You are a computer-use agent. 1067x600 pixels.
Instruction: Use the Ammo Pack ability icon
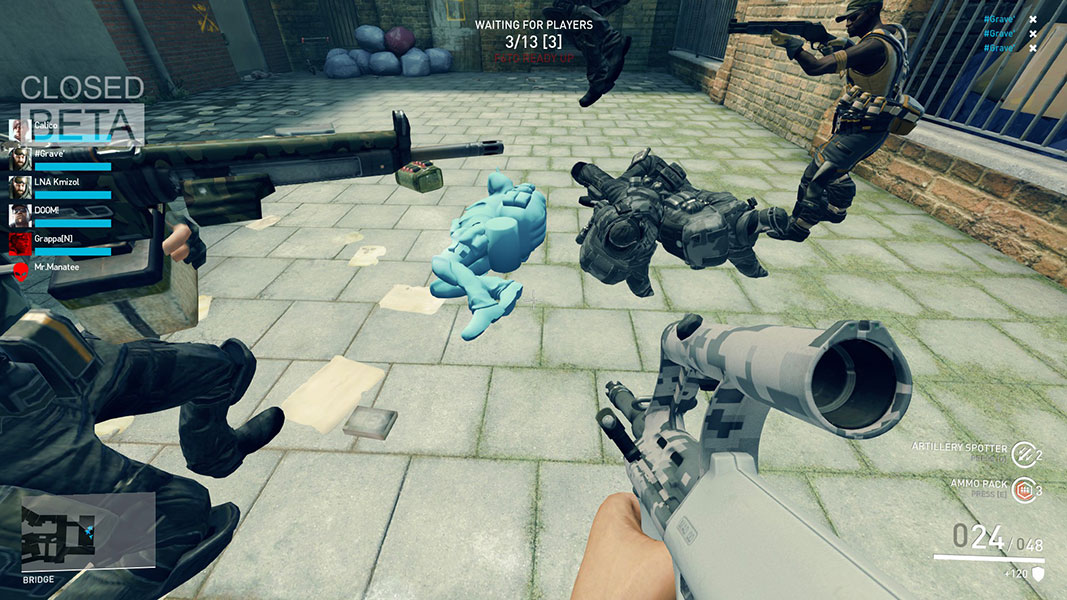point(1021,489)
